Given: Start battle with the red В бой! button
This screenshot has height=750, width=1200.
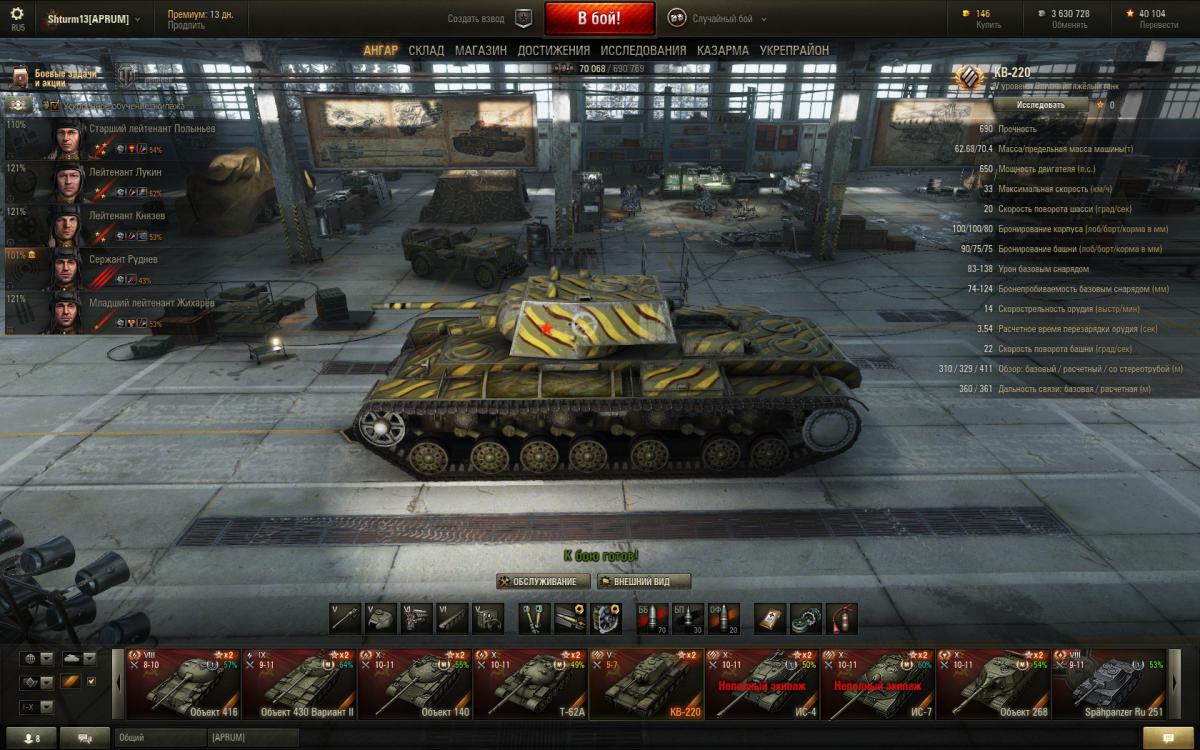Looking at the screenshot, I should pos(599,18).
